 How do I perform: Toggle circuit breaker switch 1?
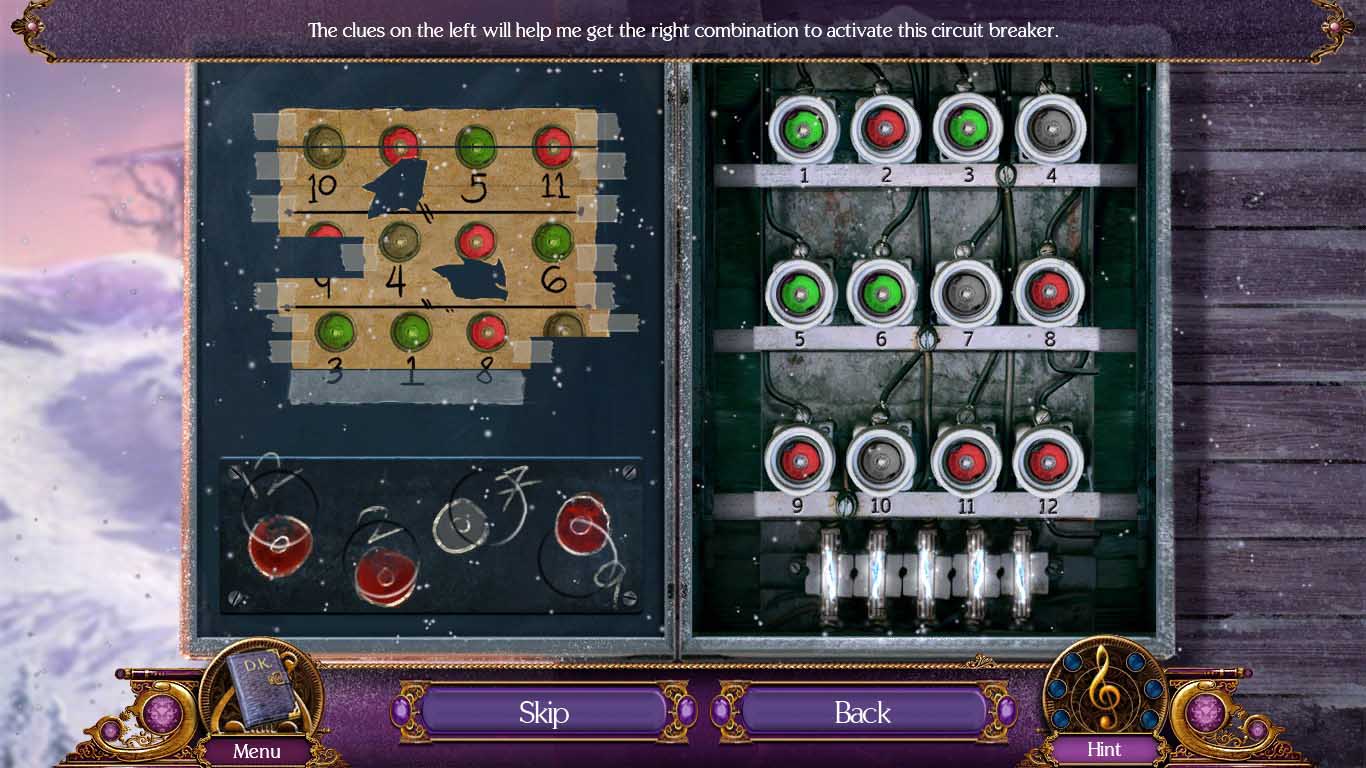pyautogui.click(x=802, y=130)
